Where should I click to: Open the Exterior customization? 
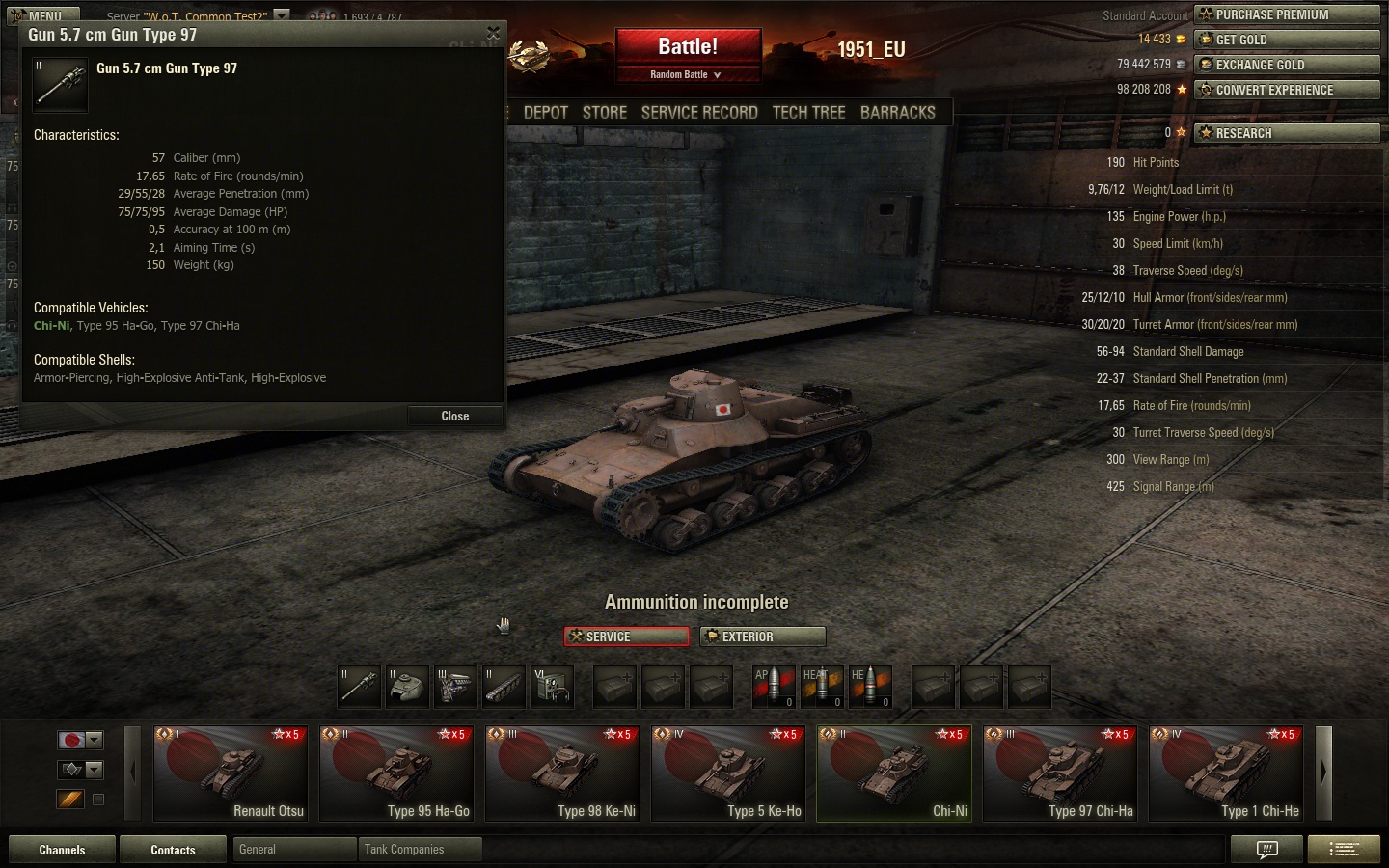pyautogui.click(x=763, y=637)
